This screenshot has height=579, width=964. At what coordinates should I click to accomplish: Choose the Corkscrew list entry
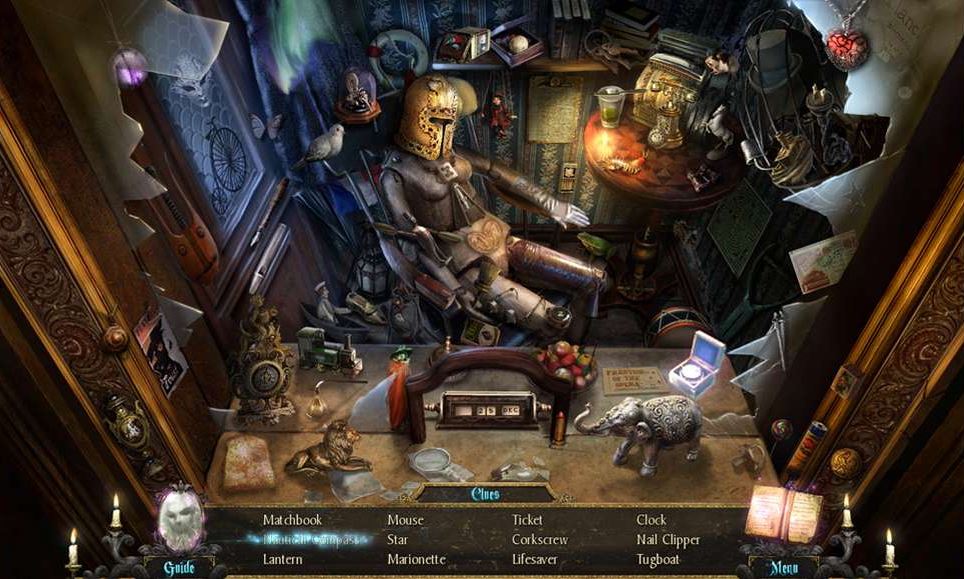pos(539,540)
